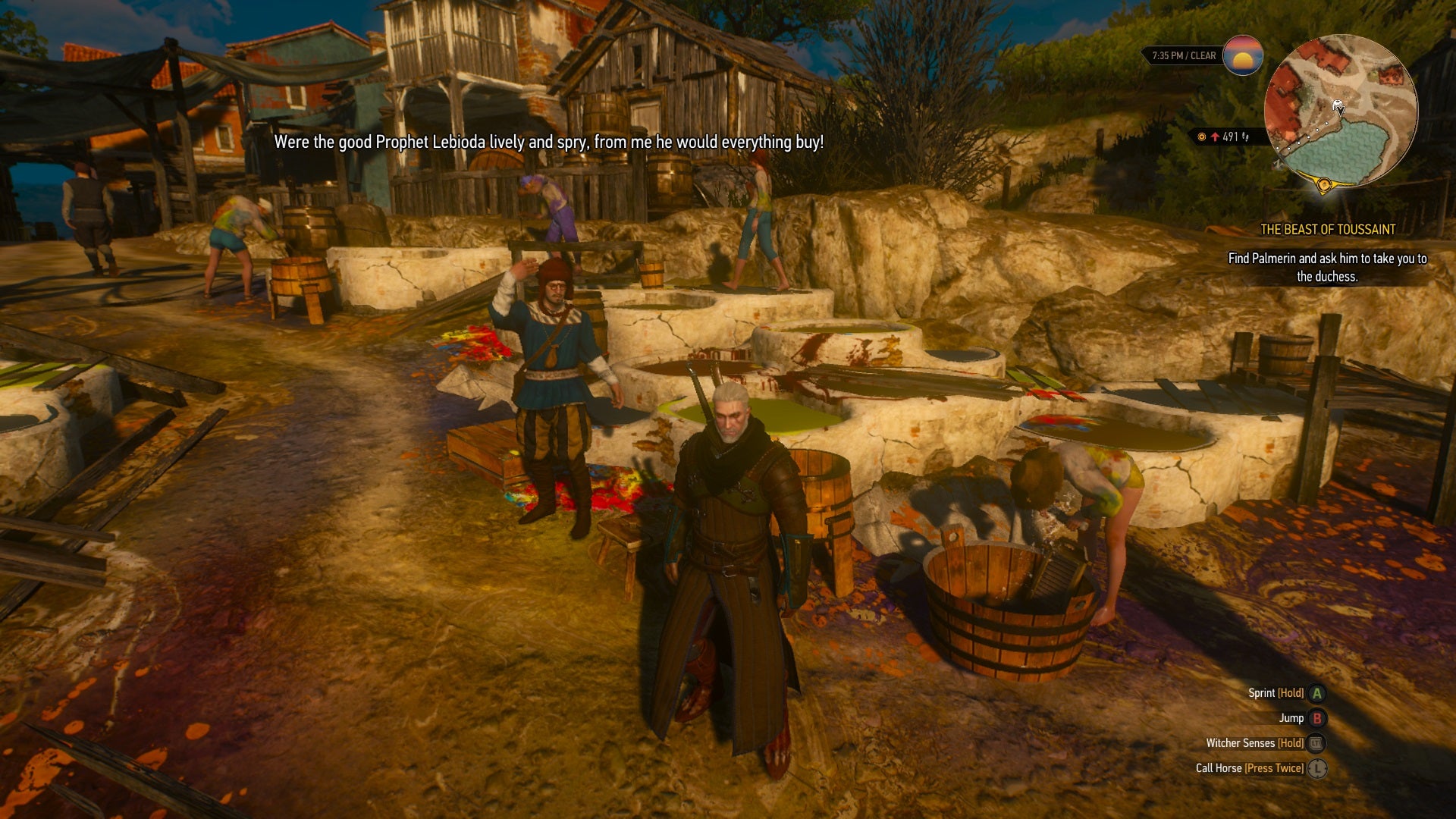Click the gold coin currency icon
The height and width of the screenshot is (819, 1456).
click(x=1202, y=138)
